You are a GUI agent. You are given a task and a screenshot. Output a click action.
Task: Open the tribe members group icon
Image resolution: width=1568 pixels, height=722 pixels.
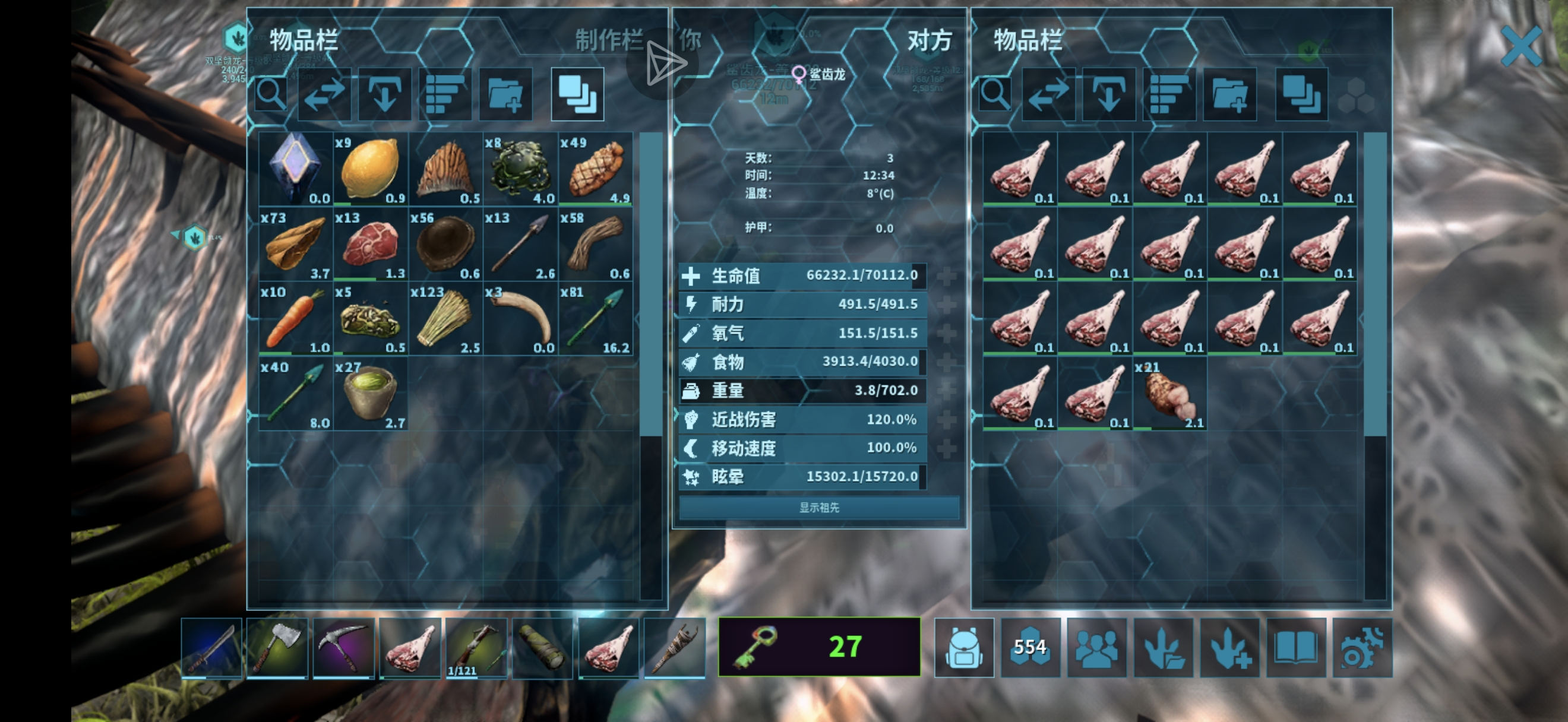[1096, 647]
